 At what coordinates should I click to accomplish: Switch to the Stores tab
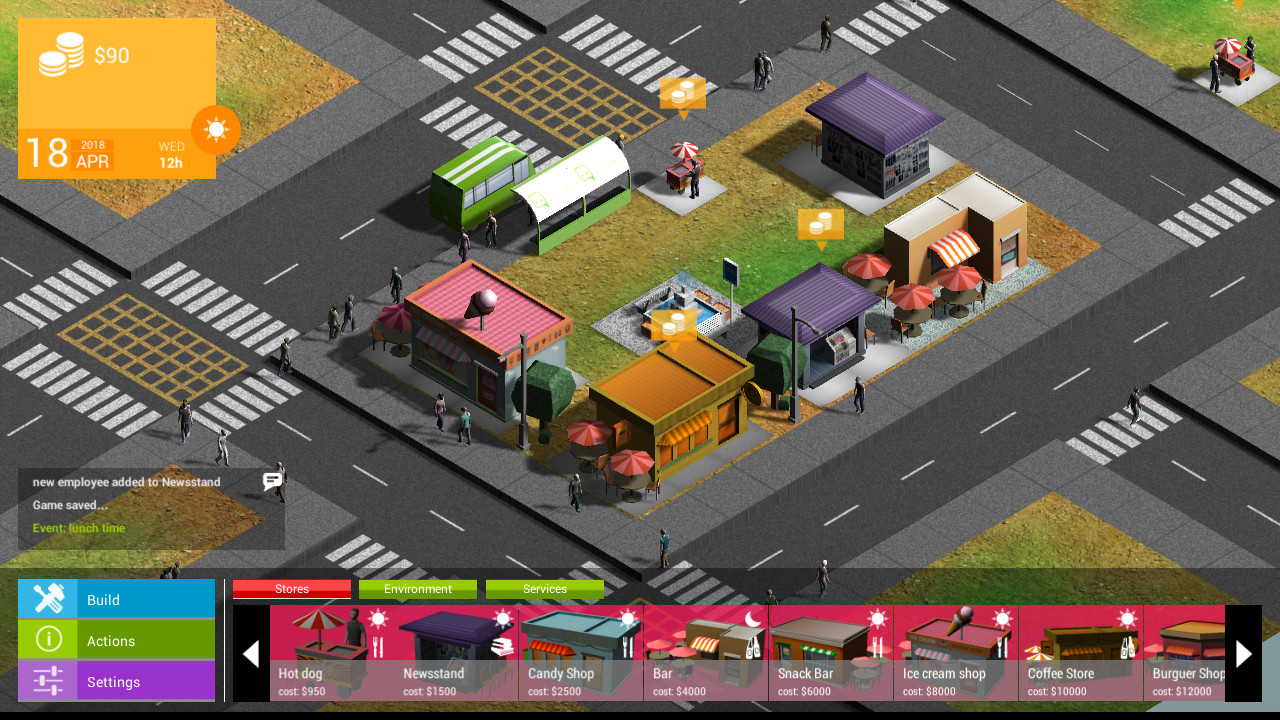pyautogui.click(x=292, y=589)
